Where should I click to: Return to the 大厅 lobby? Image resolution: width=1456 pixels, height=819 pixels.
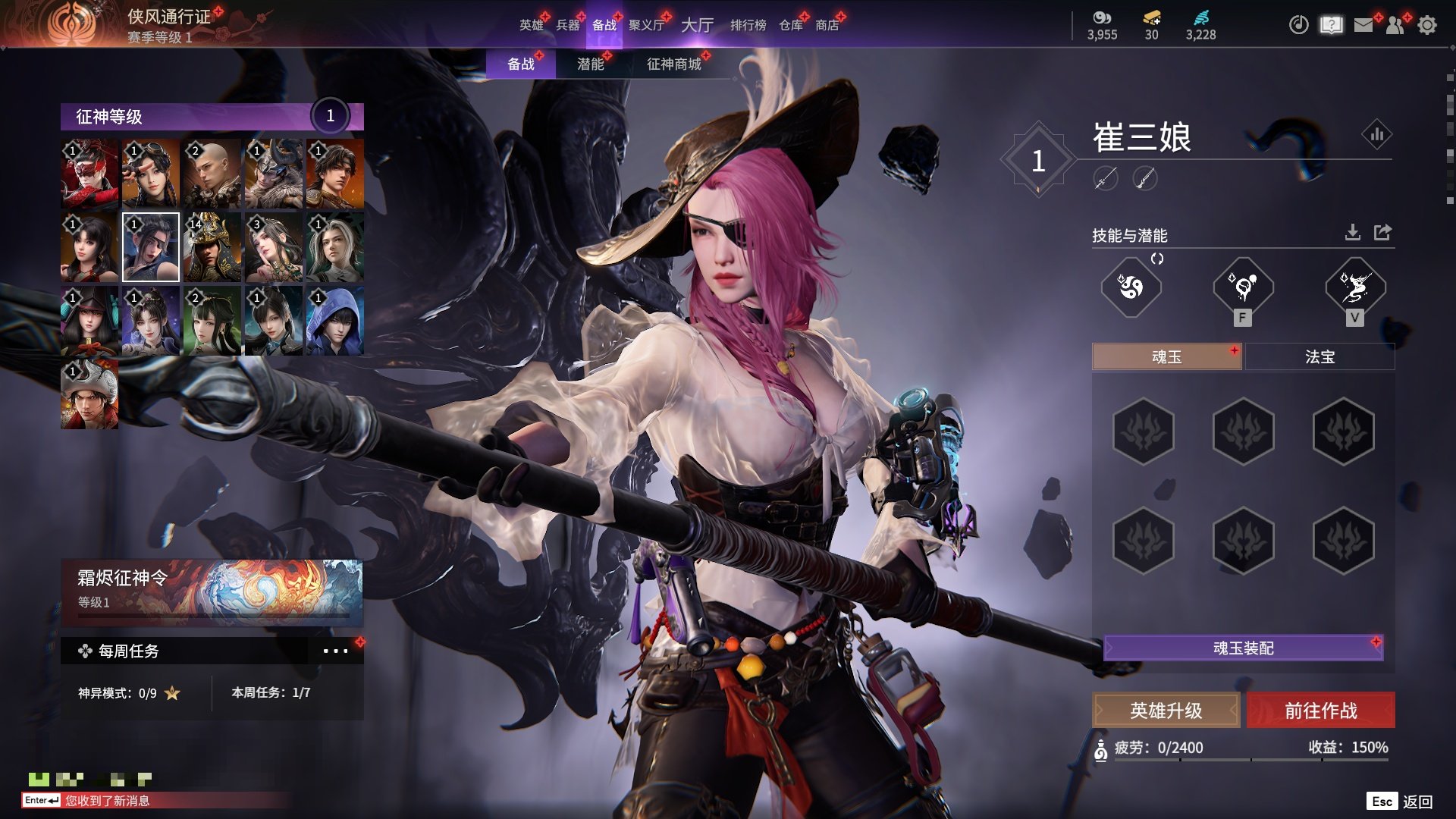click(697, 25)
